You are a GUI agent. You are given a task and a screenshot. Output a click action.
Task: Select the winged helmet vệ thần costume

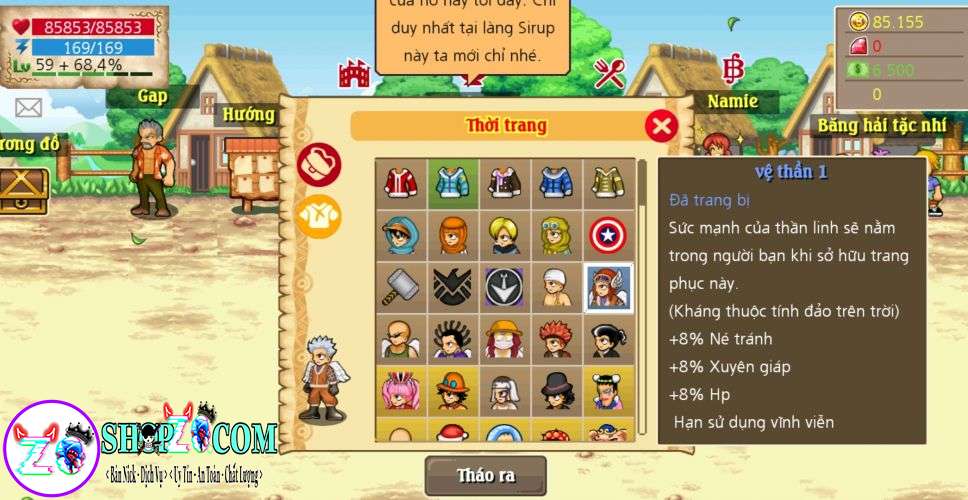[x=607, y=287]
